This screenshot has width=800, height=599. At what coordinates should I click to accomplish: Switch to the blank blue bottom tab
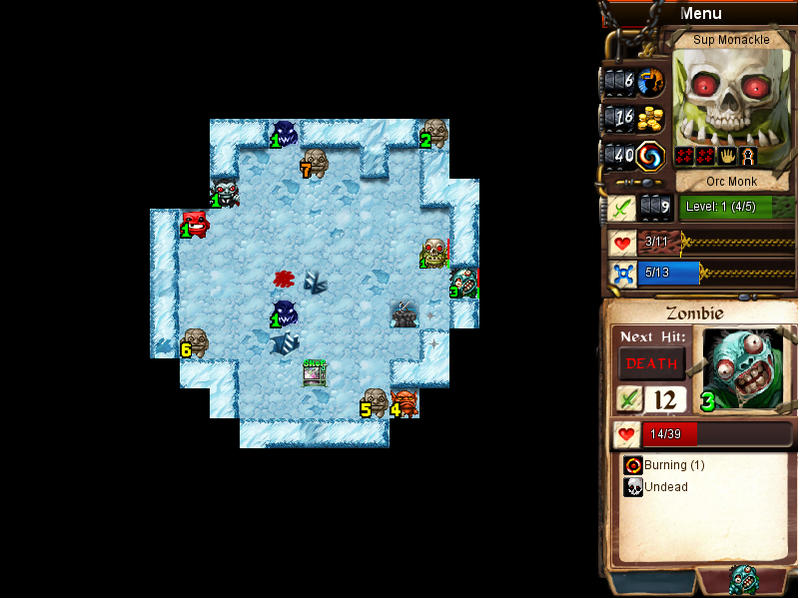coord(652,583)
